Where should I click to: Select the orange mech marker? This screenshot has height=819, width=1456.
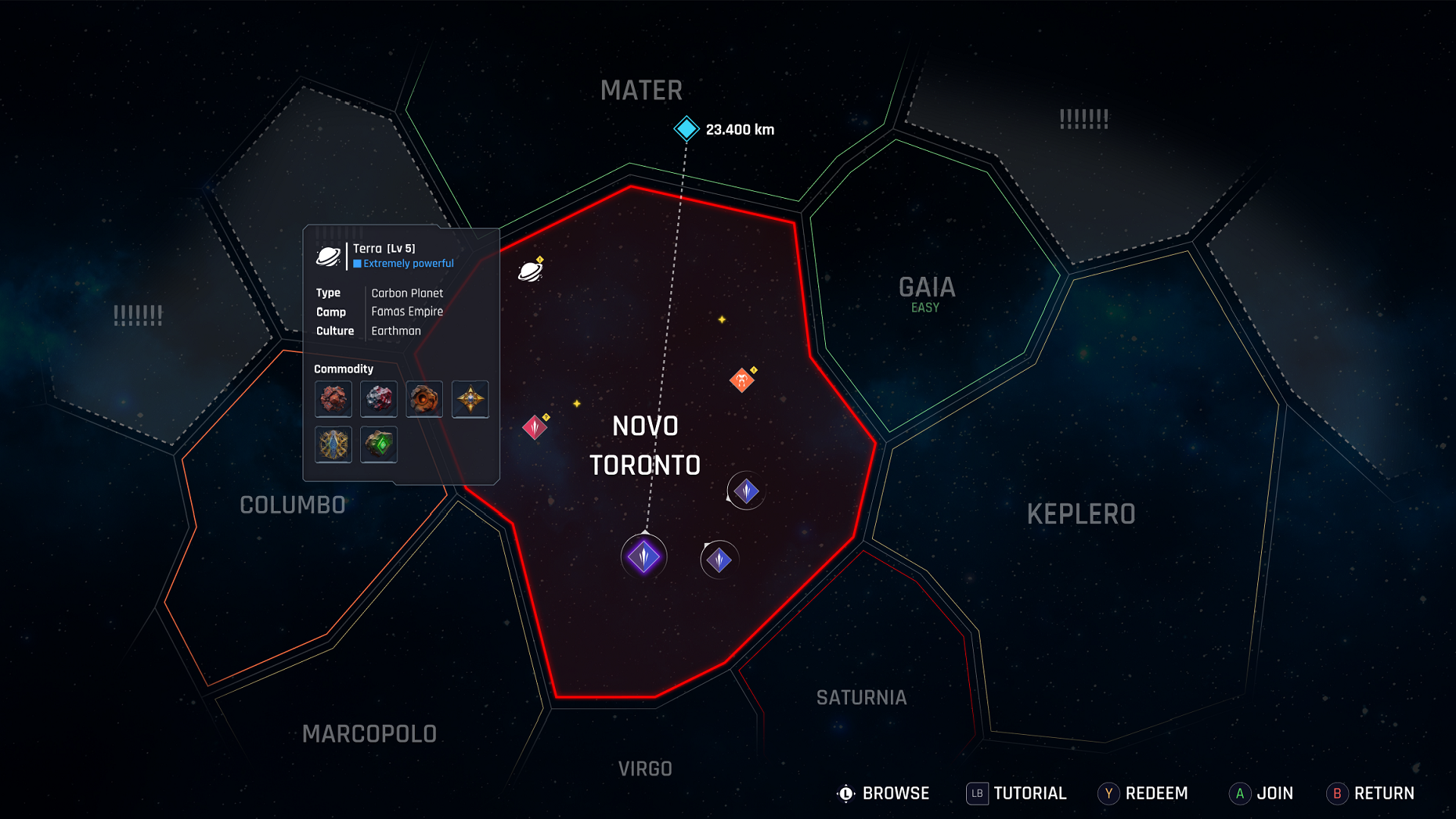[742, 379]
